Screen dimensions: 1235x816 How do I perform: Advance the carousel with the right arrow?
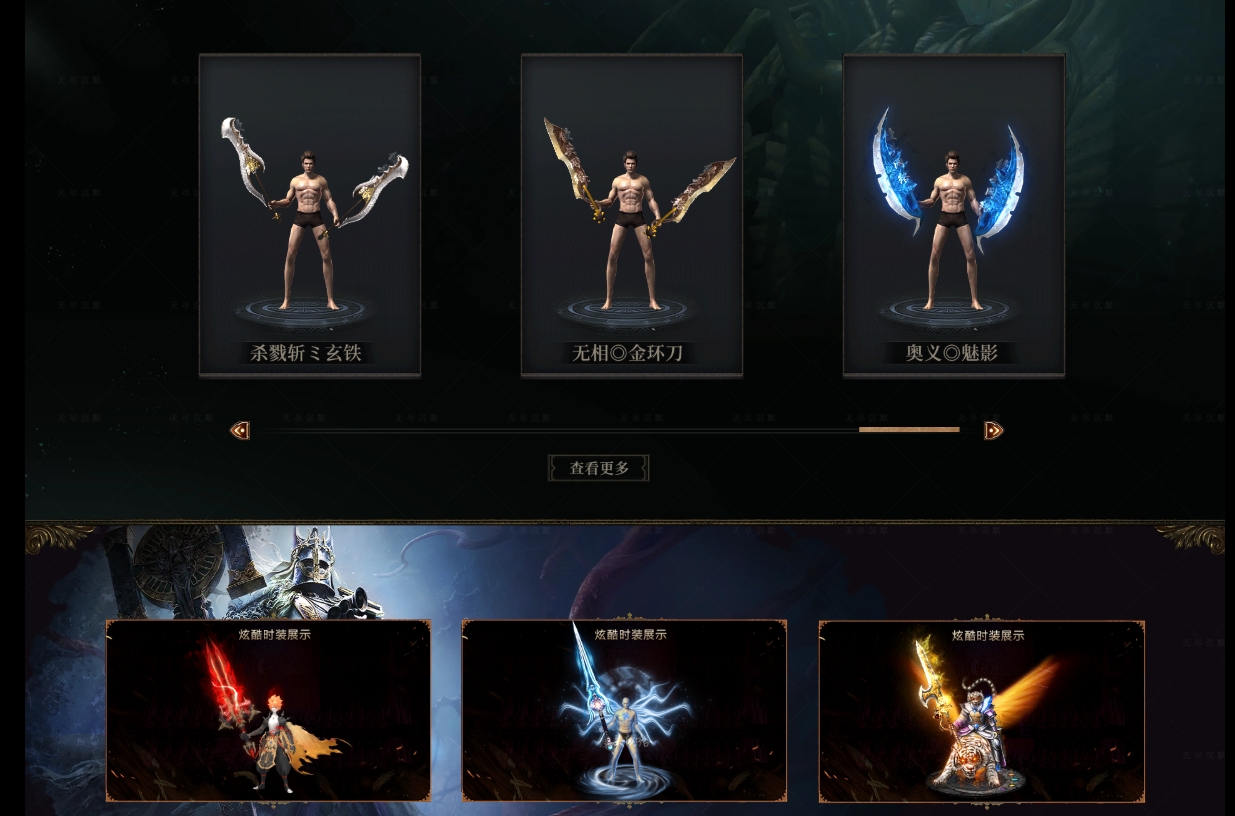tap(993, 430)
